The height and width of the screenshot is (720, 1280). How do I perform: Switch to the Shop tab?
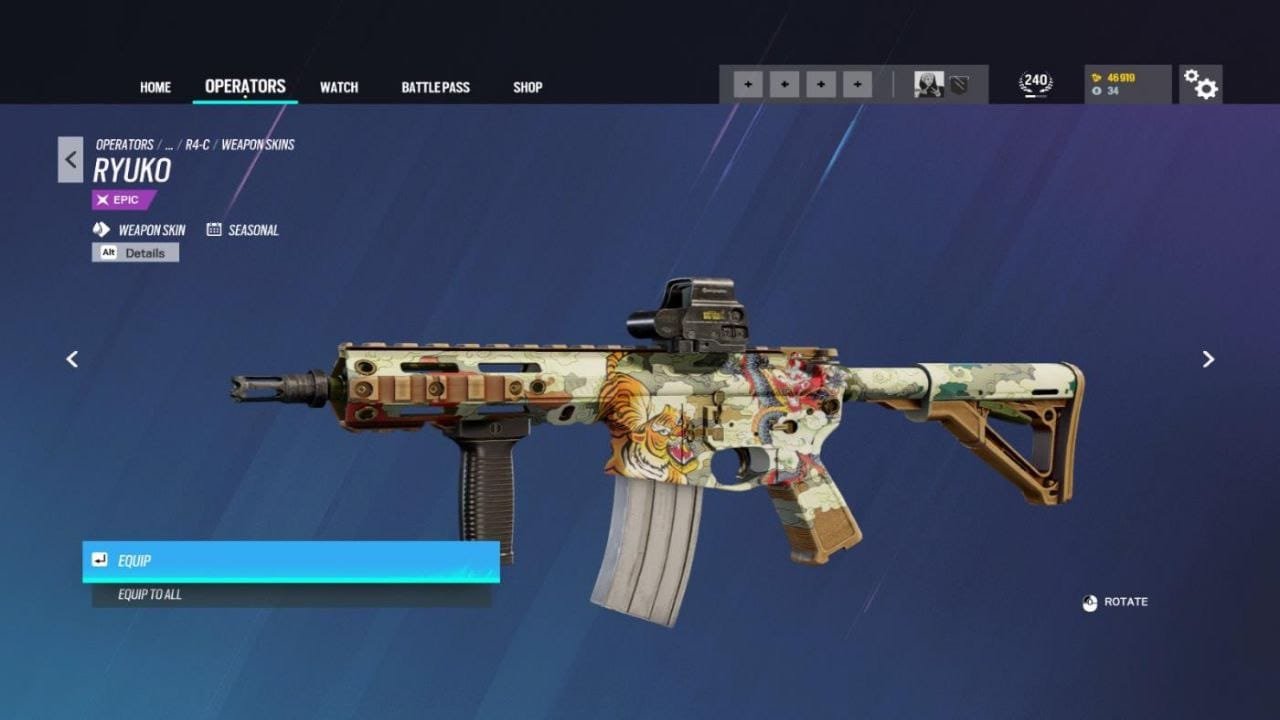coord(528,87)
